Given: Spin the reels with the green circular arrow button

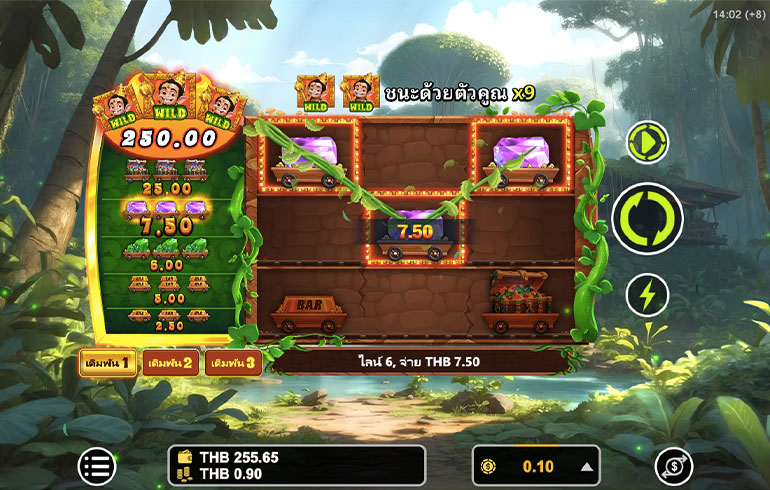Looking at the screenshot, I should tap(647, 219).
